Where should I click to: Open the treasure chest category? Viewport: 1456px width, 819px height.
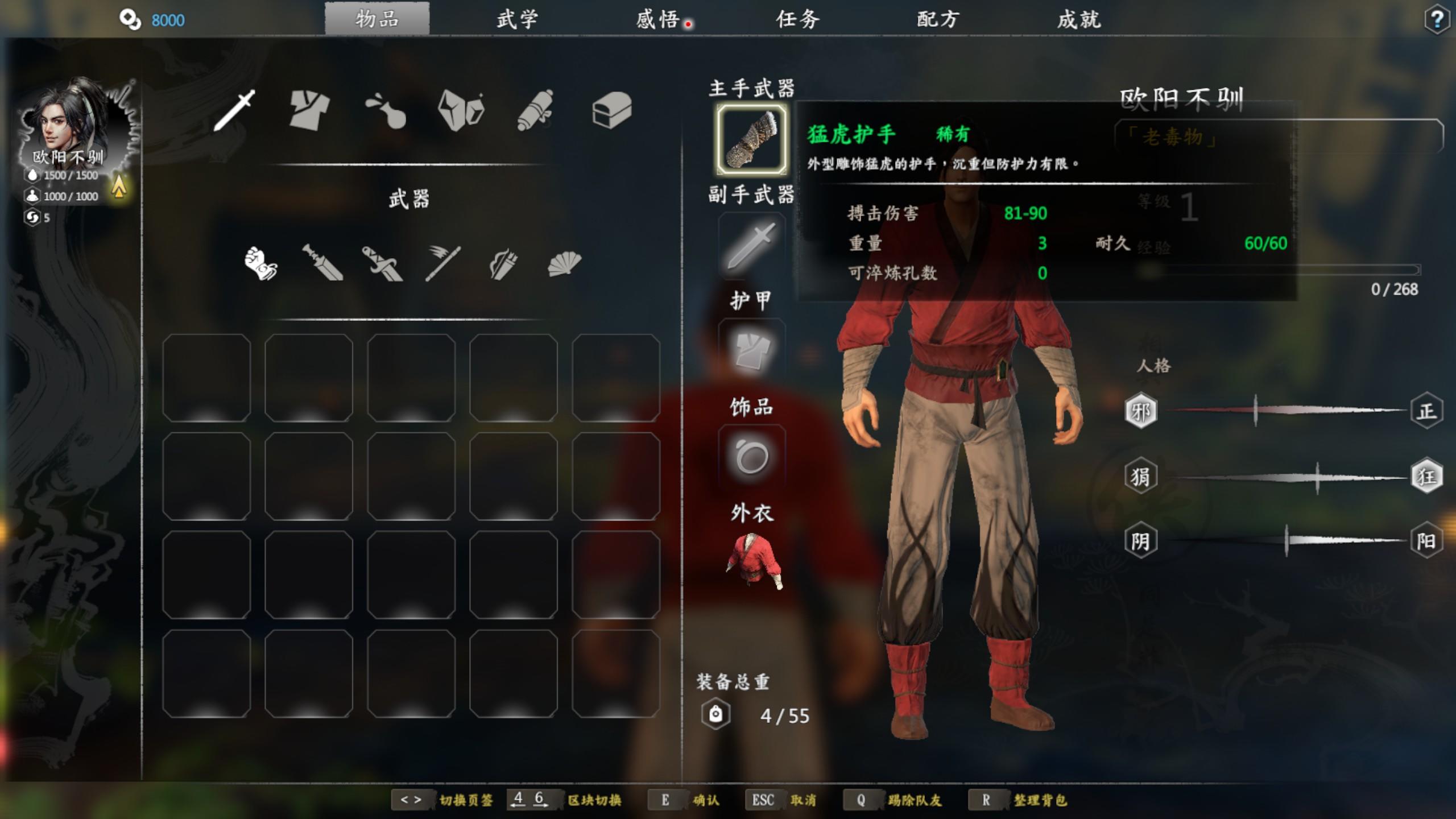[611, 110]
